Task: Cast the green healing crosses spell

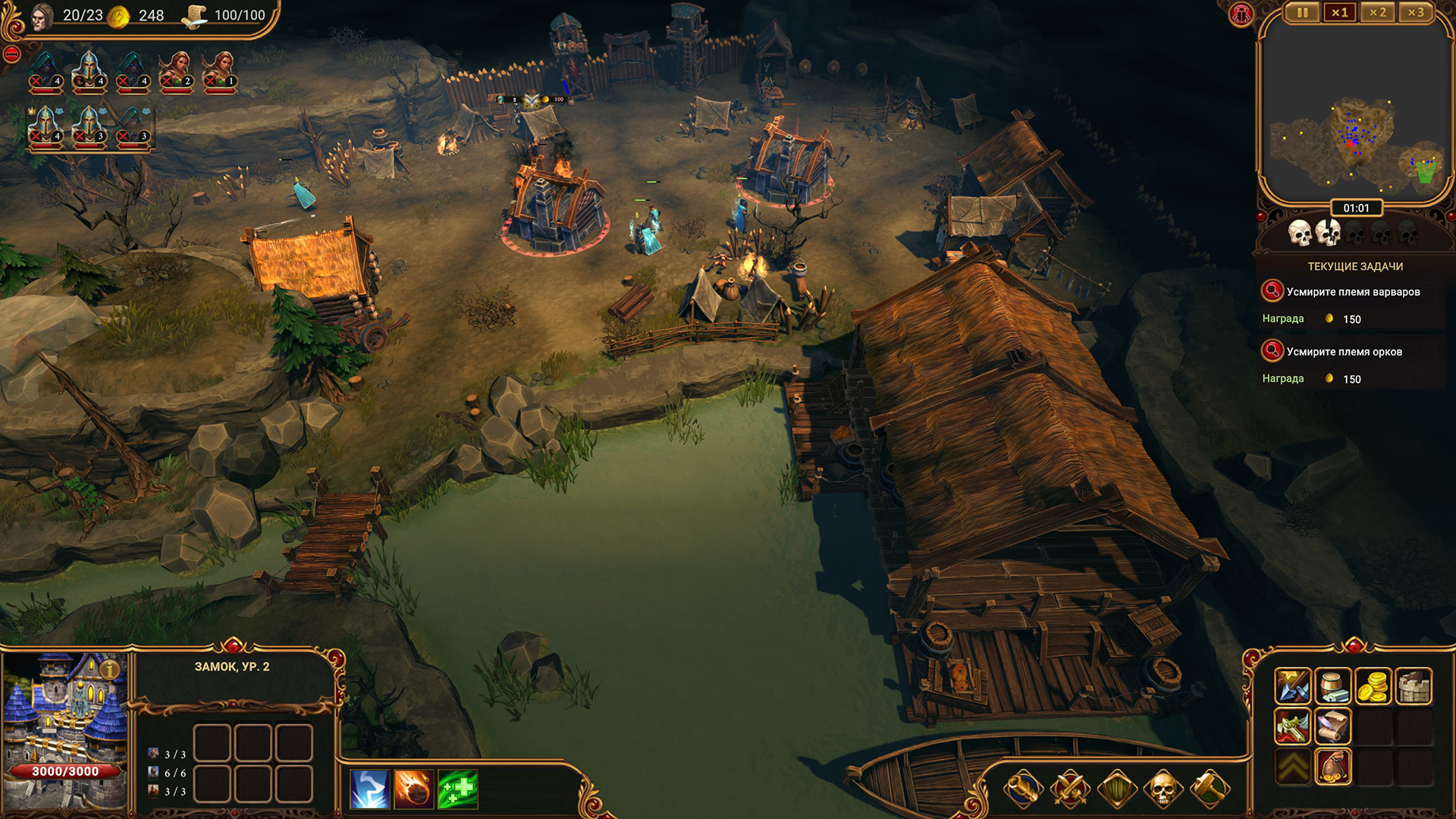Action: [457, 789]
